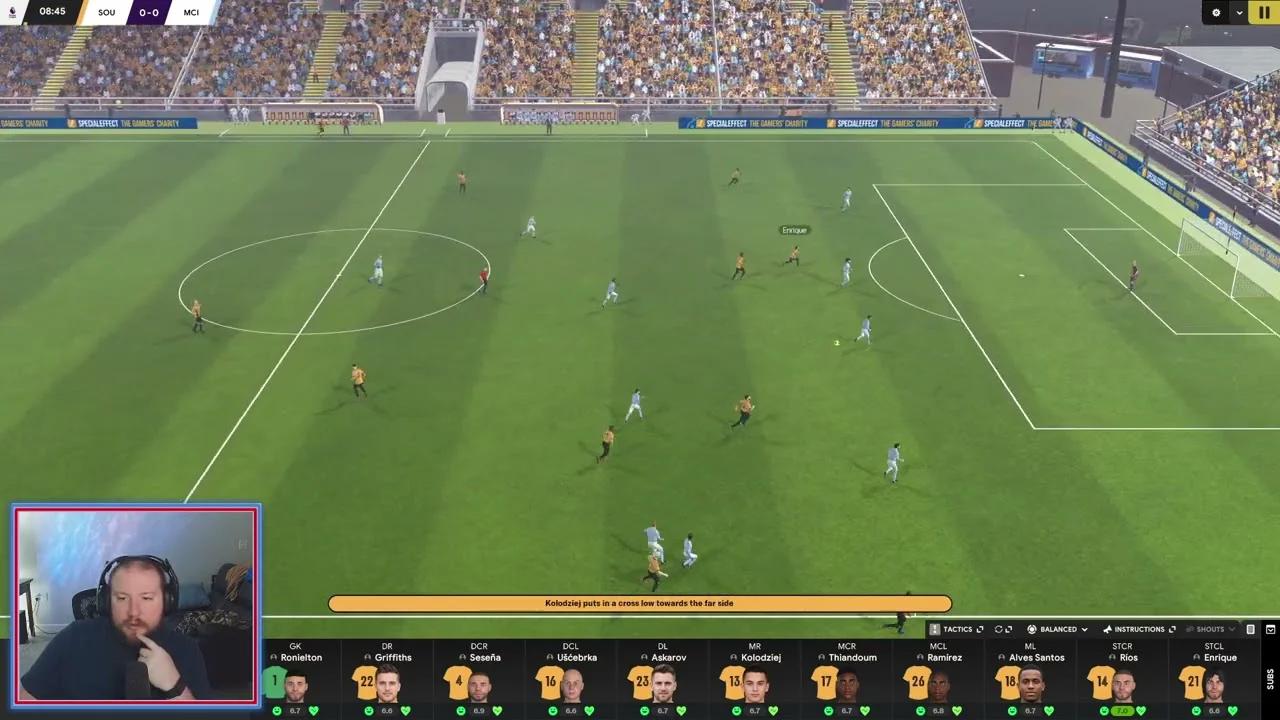The width and height of the screenshot is (1280, 720).
Task: Open the Shouts dropdown chevron
Action: point(1231,629)
